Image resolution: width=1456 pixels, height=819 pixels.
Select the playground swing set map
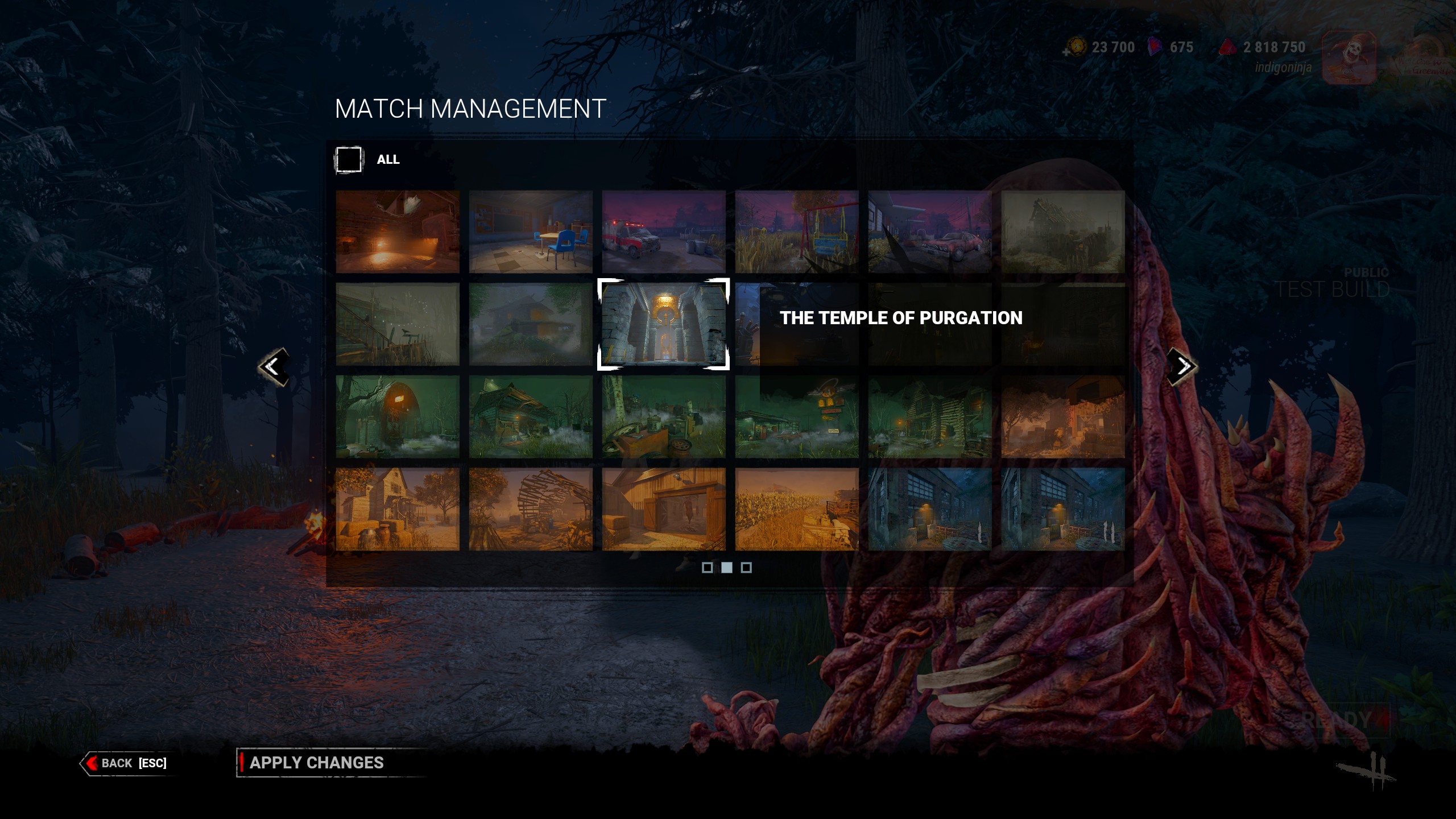pyautogui.click(x=796, y=231)
